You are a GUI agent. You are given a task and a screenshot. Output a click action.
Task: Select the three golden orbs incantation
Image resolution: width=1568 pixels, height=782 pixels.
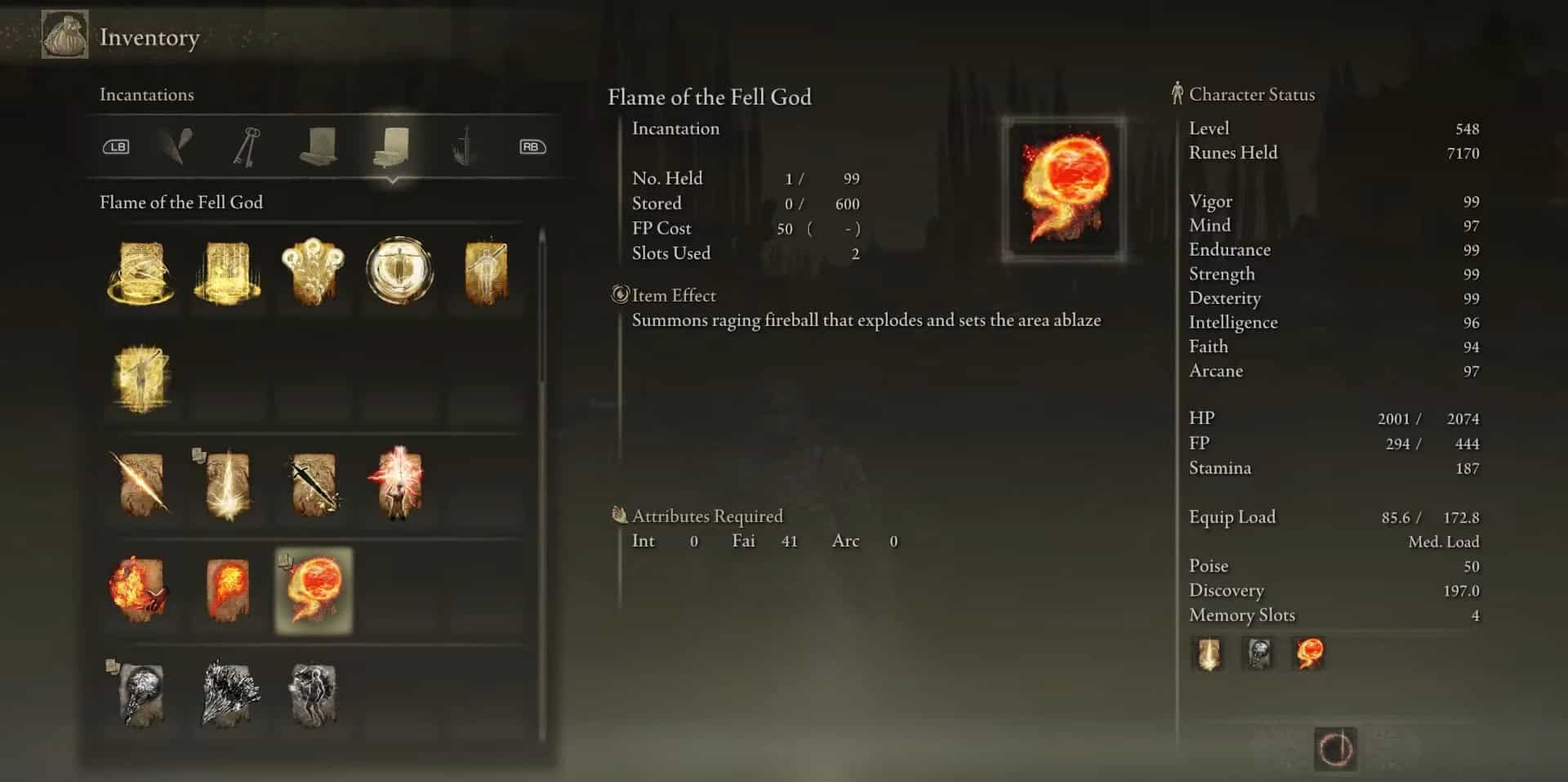313,272
